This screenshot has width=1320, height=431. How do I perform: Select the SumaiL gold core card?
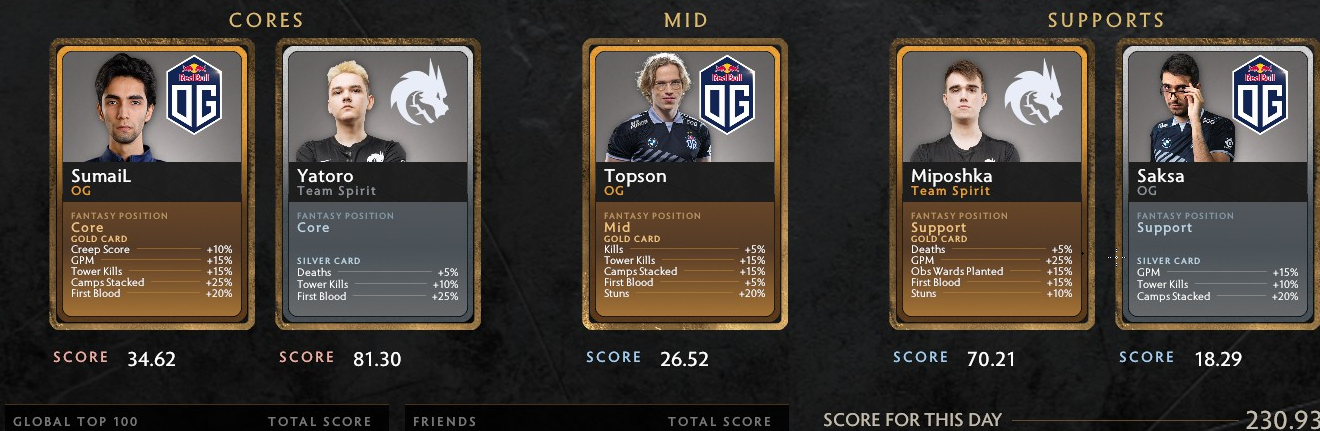(x=152, y=185)
